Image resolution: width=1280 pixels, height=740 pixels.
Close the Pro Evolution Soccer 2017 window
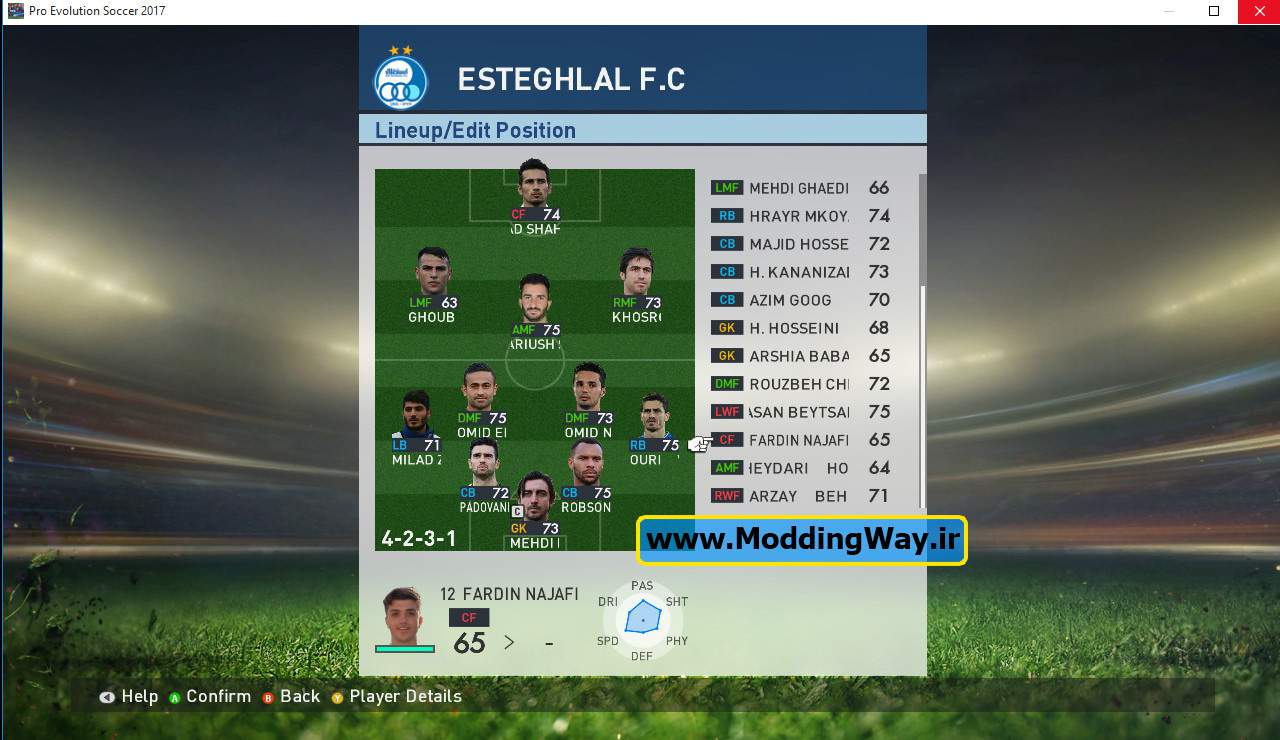tap(1258, 11)
